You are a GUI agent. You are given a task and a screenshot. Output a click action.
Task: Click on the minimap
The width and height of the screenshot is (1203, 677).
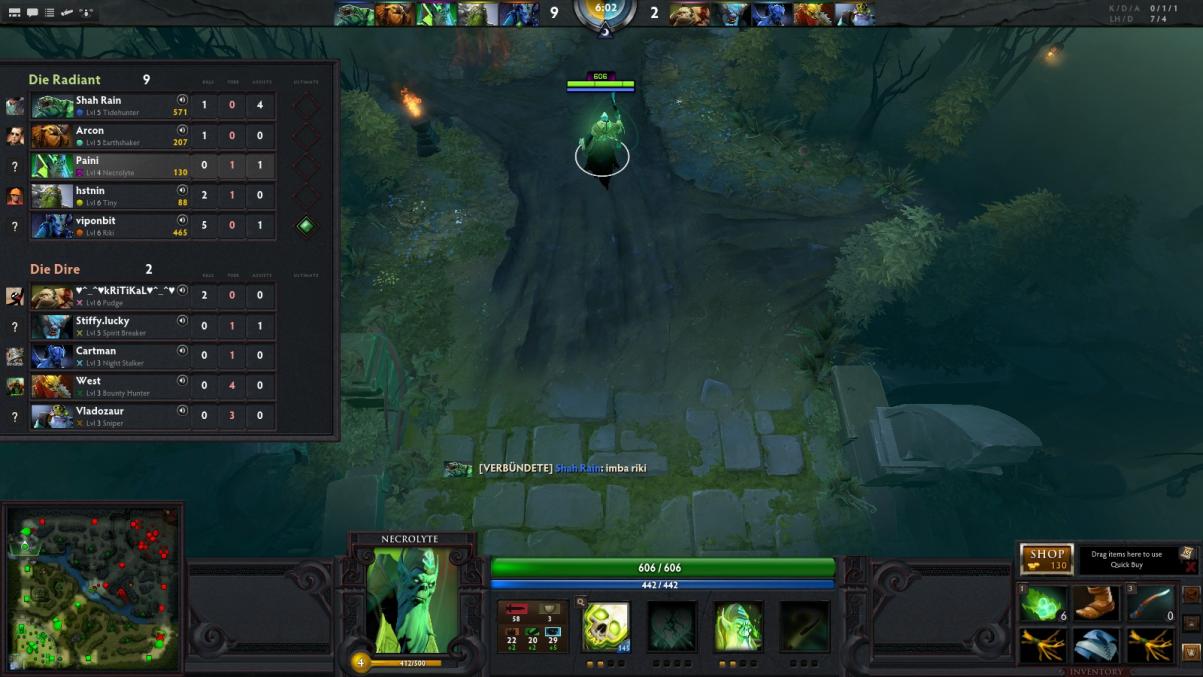click(94, 587)
